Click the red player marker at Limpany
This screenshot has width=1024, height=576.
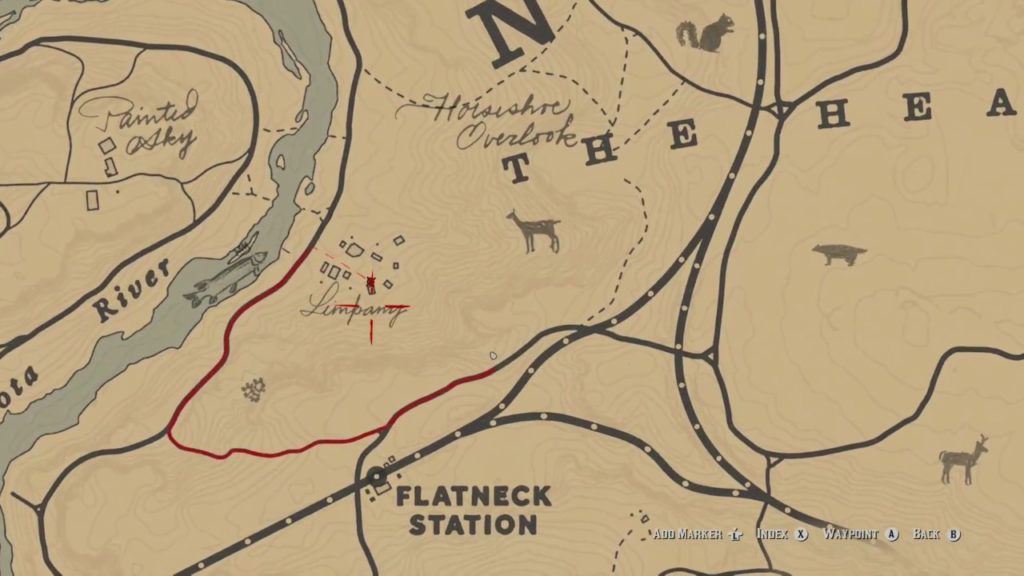[x=371, y=285]
